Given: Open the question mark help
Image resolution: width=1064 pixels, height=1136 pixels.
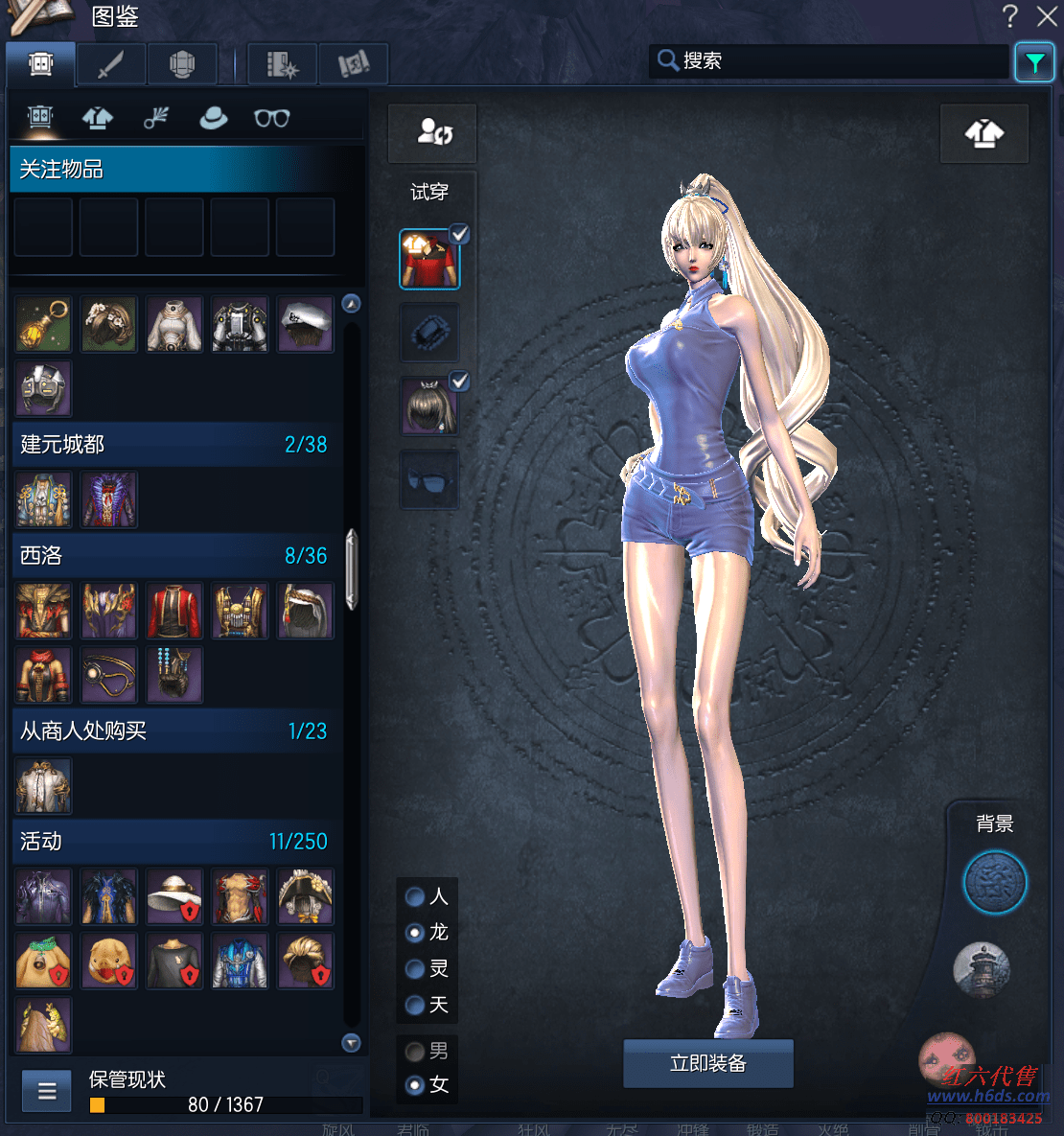Looking at the screenshot, I should point(1010,16).
